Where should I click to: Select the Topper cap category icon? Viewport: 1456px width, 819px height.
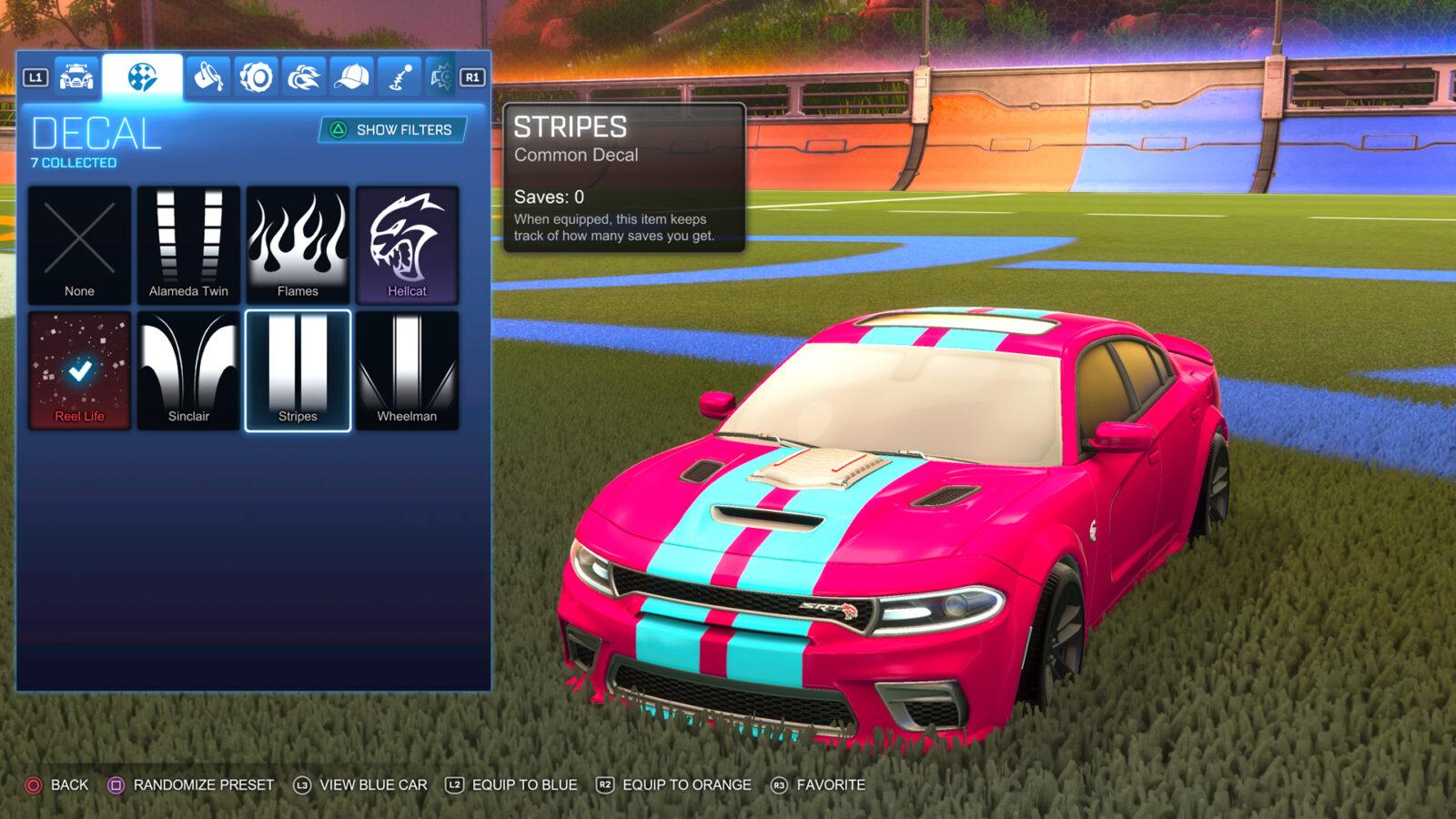(349, 79)
